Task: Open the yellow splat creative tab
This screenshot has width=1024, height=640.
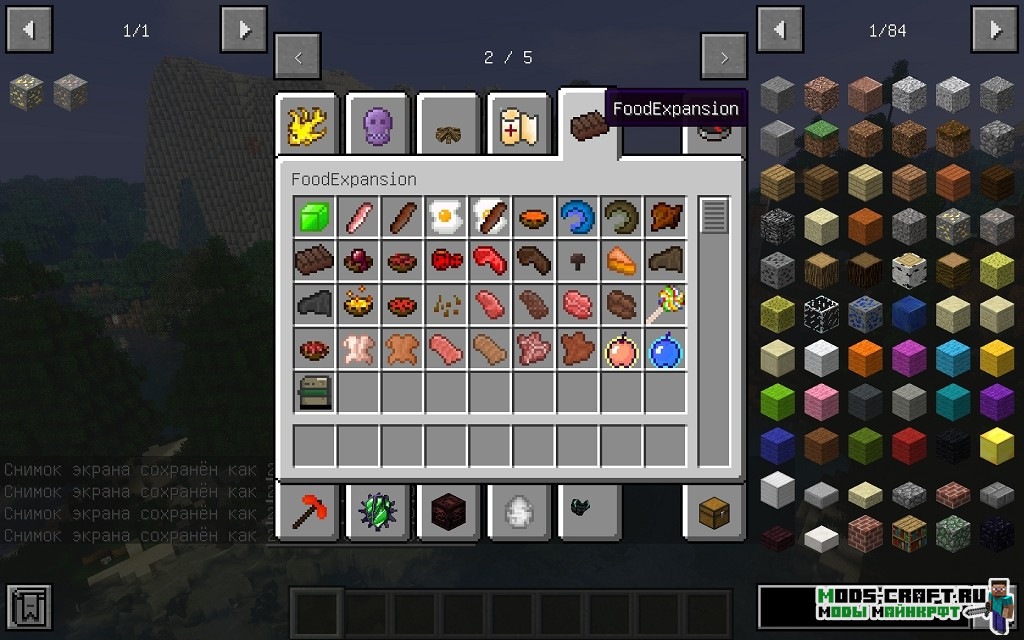Action: [x=307, y=126]
